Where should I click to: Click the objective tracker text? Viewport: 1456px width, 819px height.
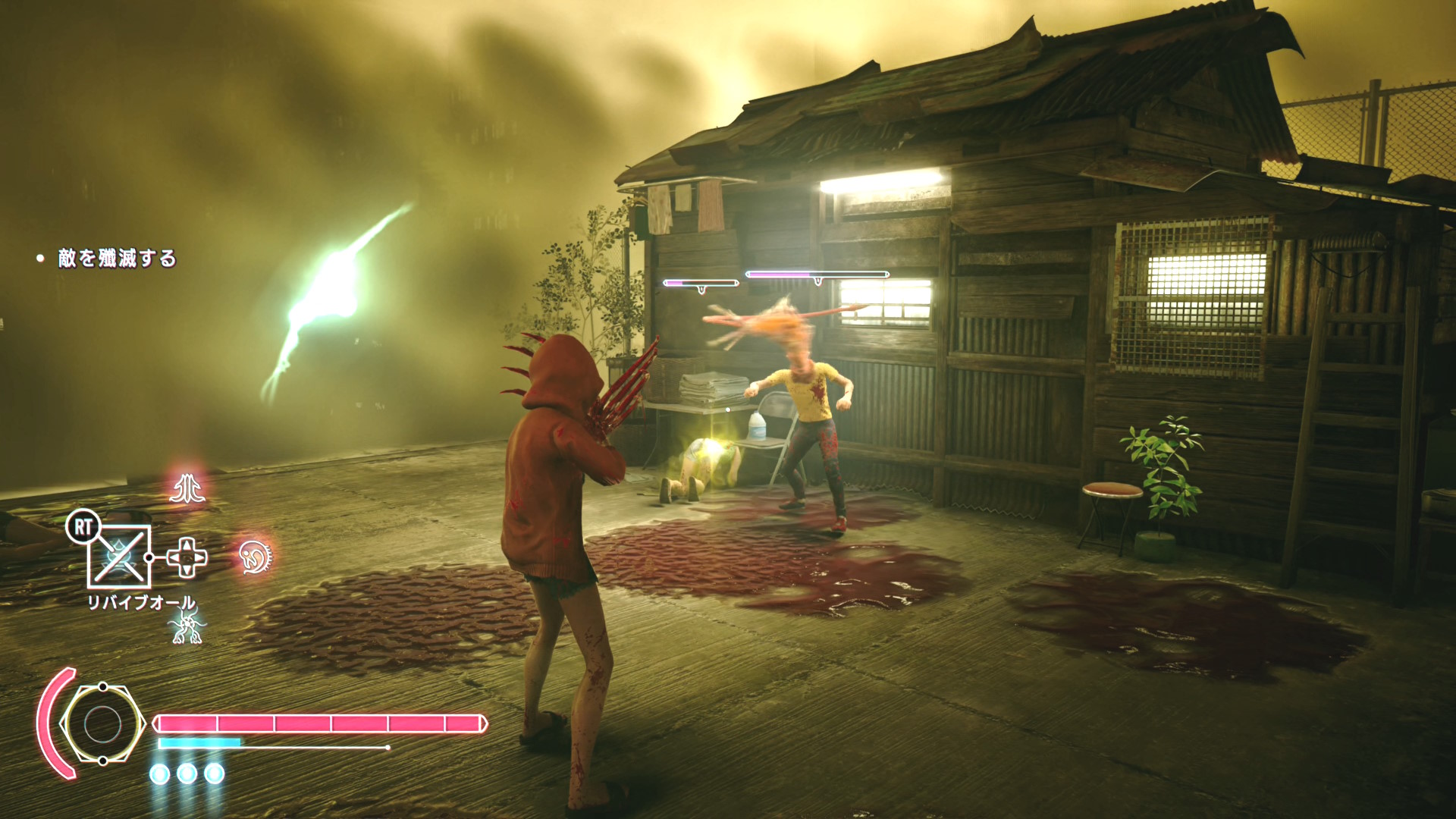tap(117, 259)
